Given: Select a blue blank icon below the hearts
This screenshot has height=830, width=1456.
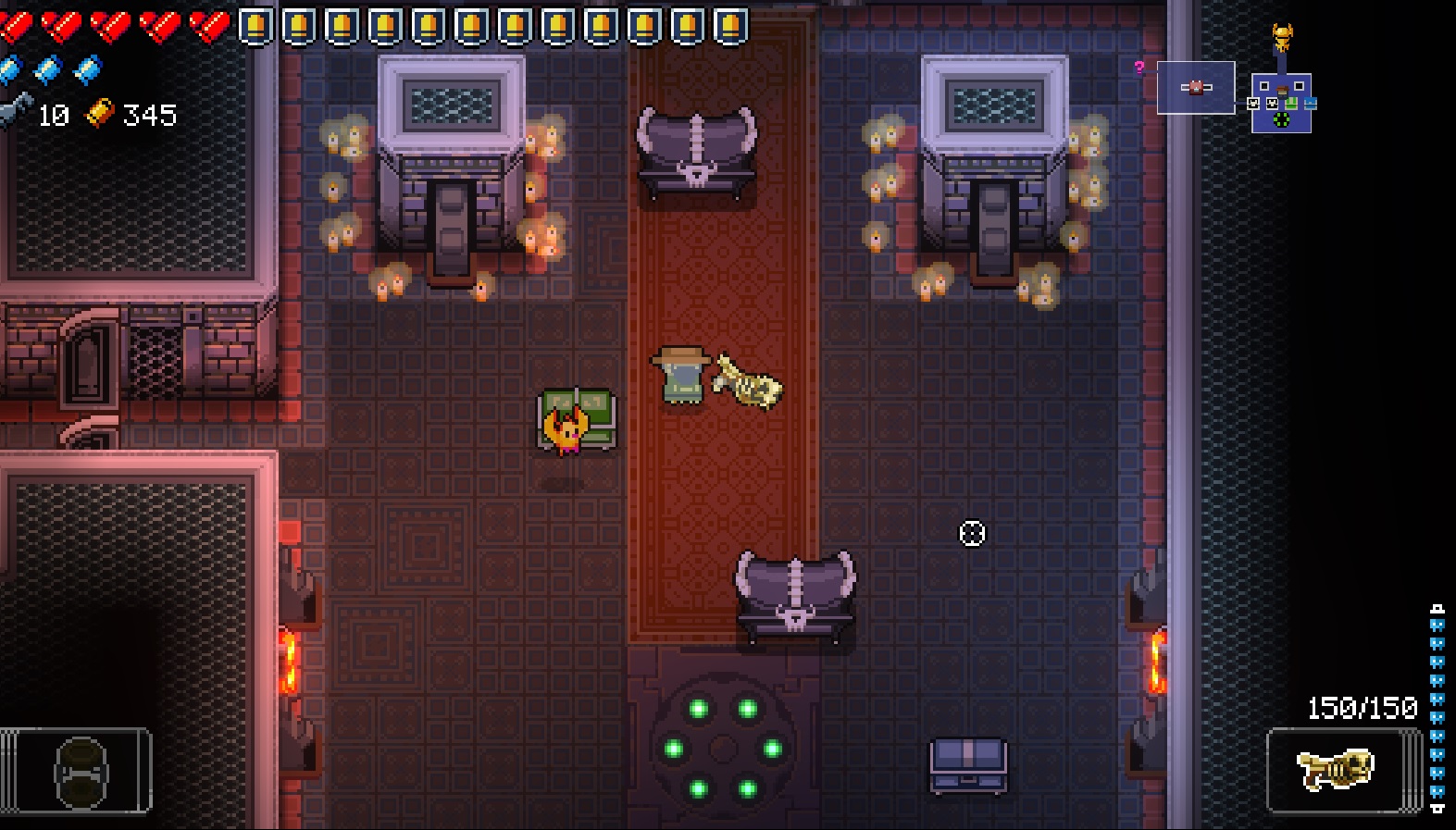Looking at the screenshot, I should coord(44,67).
